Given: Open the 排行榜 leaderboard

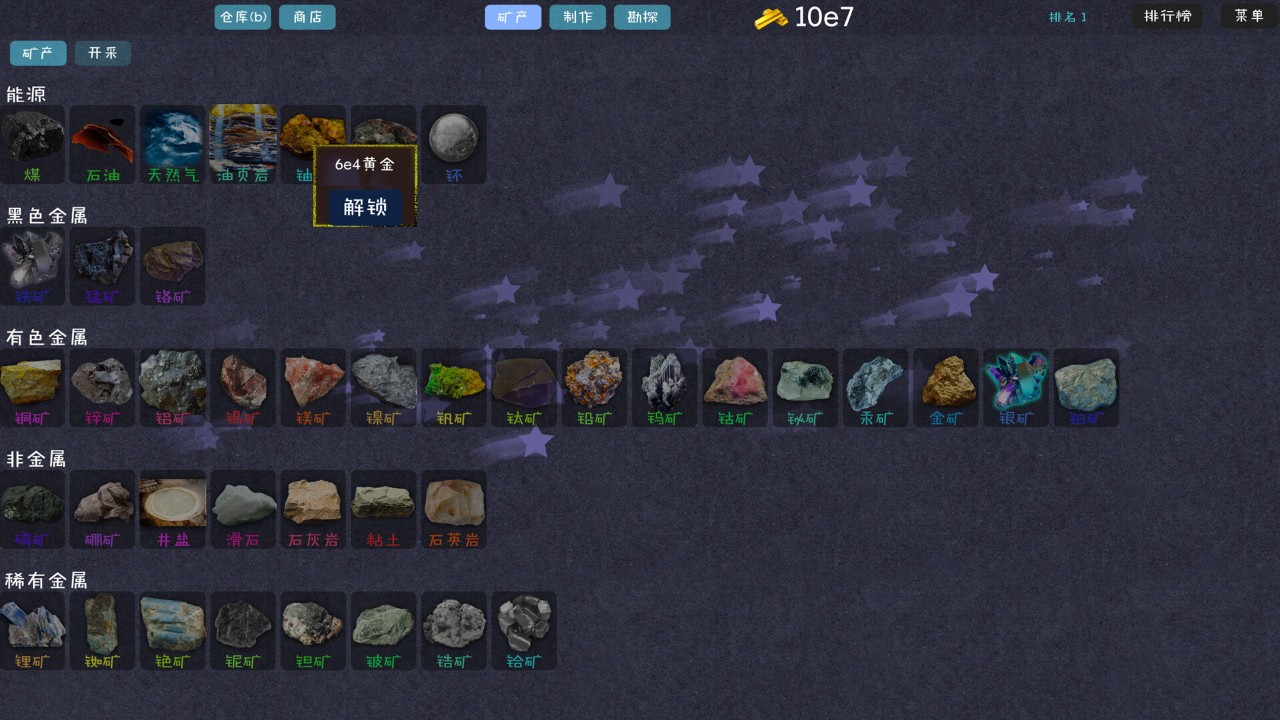Looking at the screenshot, I should coord(1167,16).
